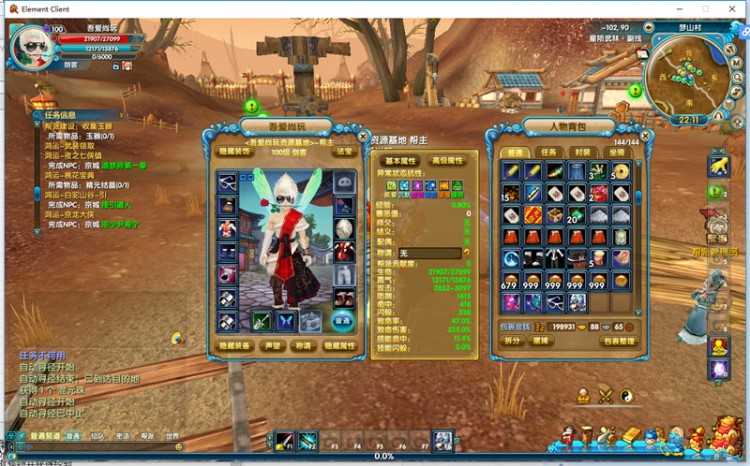Click the gold coin item in bag
Image resolution: width=750 pixels, height=466 pixels.
point(621,171)
